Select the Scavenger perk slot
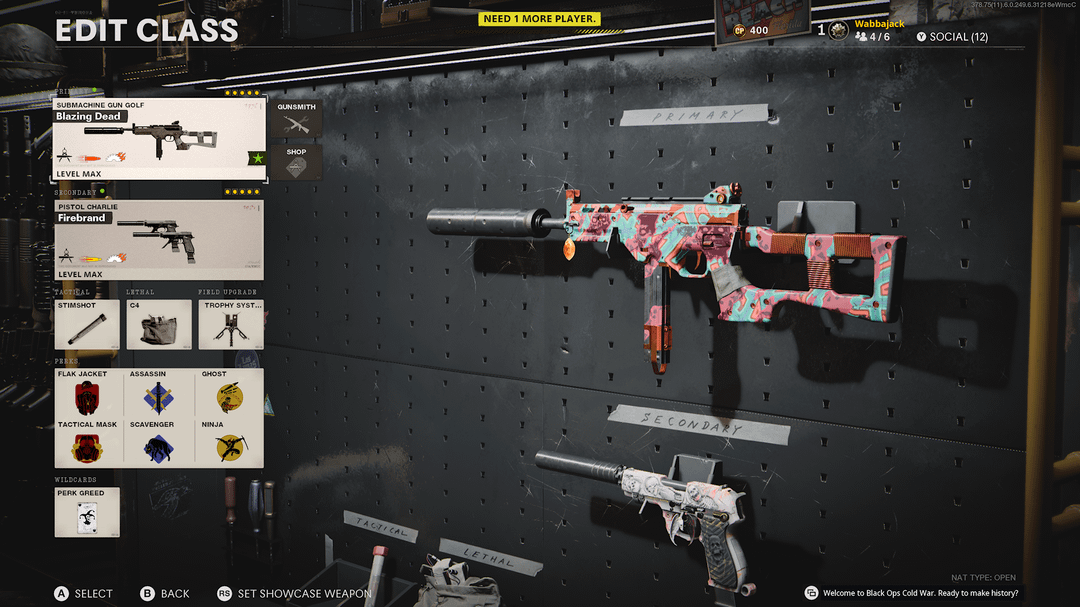 (x=159, y=443)
